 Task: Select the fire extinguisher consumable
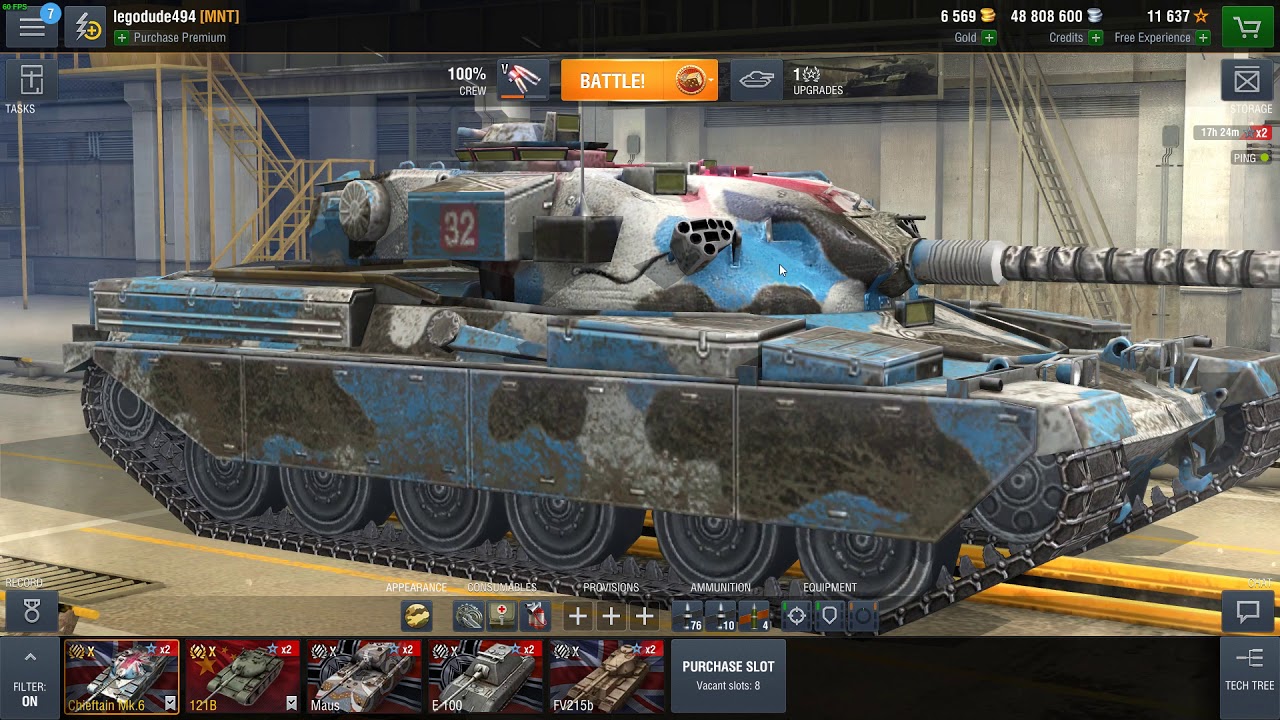537,616
